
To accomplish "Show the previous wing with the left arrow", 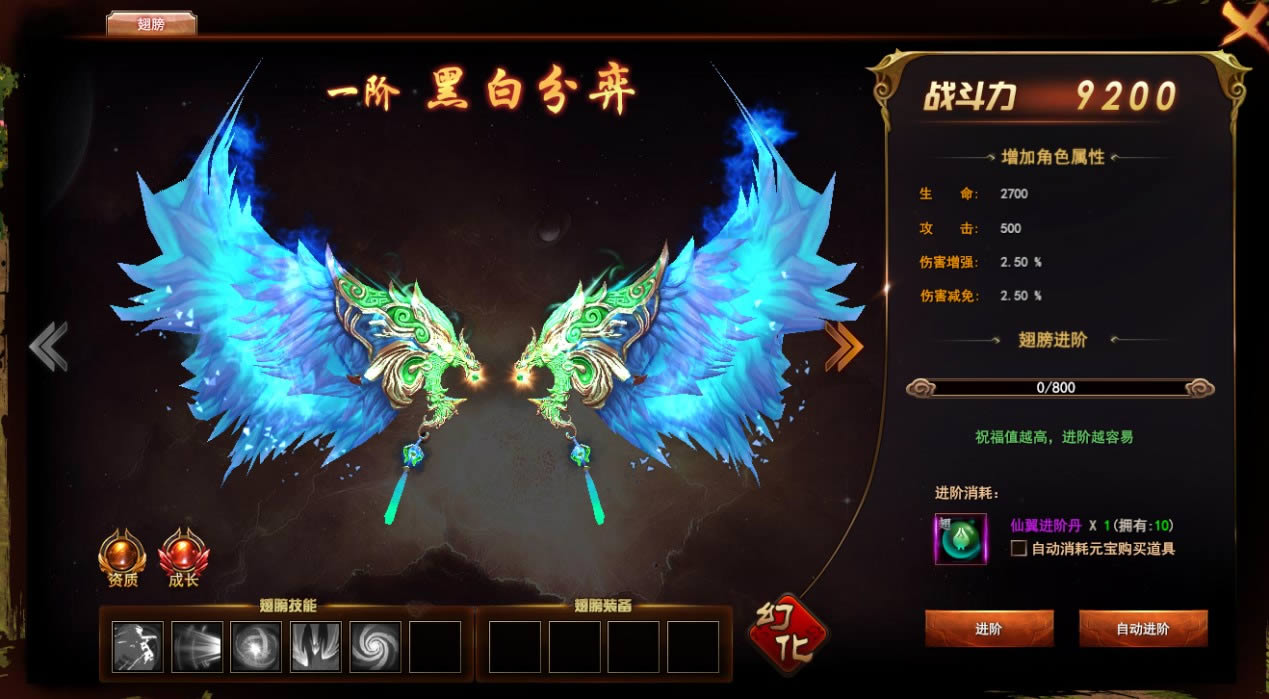I will 48,347.
